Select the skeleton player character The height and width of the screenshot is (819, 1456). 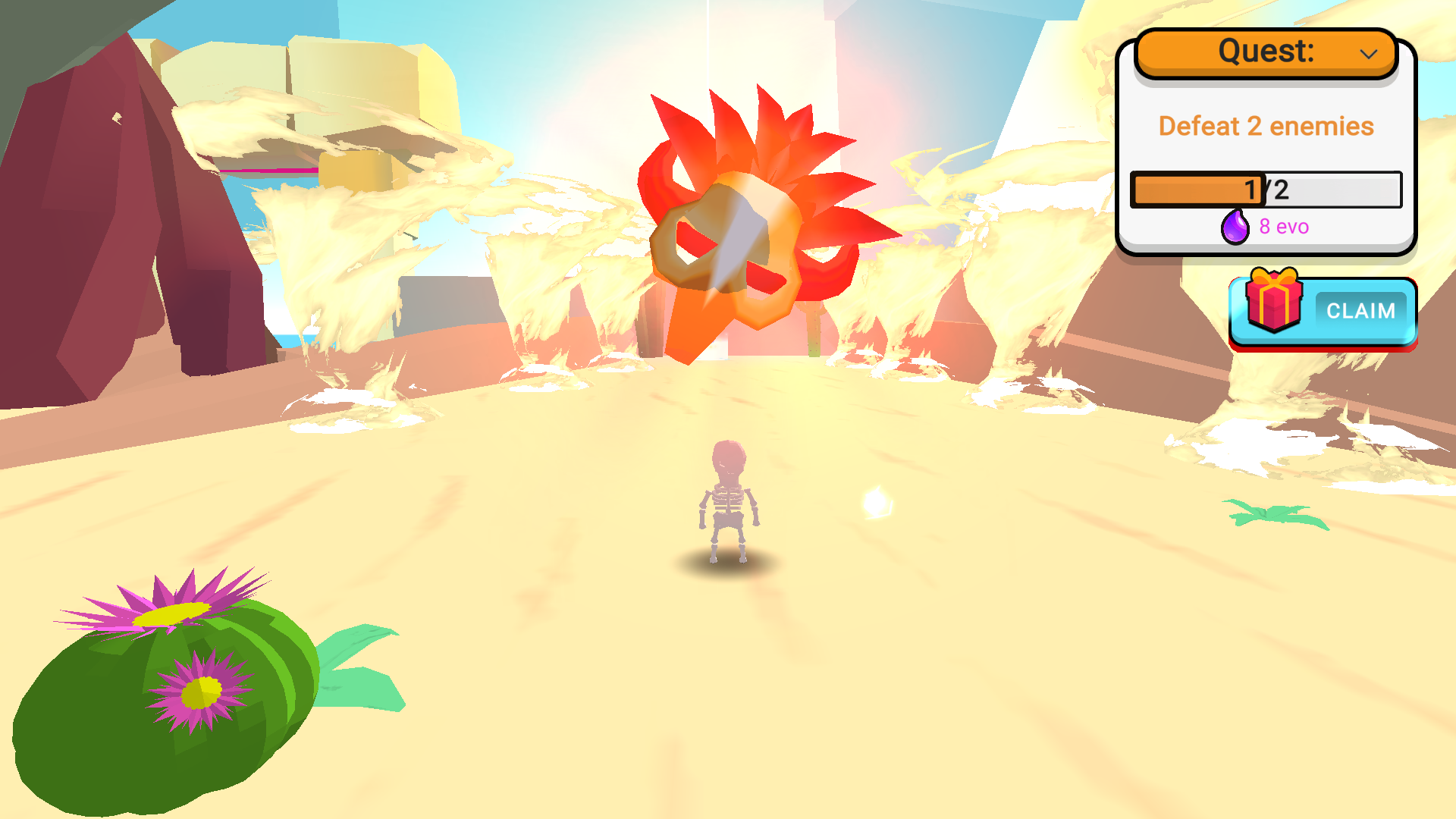(728, 500)
